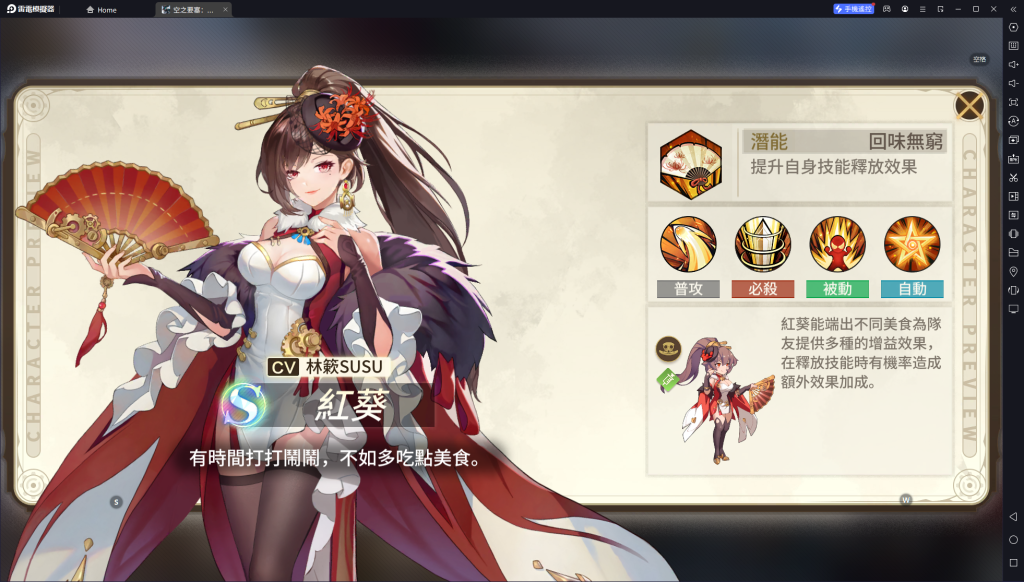This screenshot has height=582, width=1024.
Task: Close the emulator window
Action: pyautogui.click(x=993, y=9)
